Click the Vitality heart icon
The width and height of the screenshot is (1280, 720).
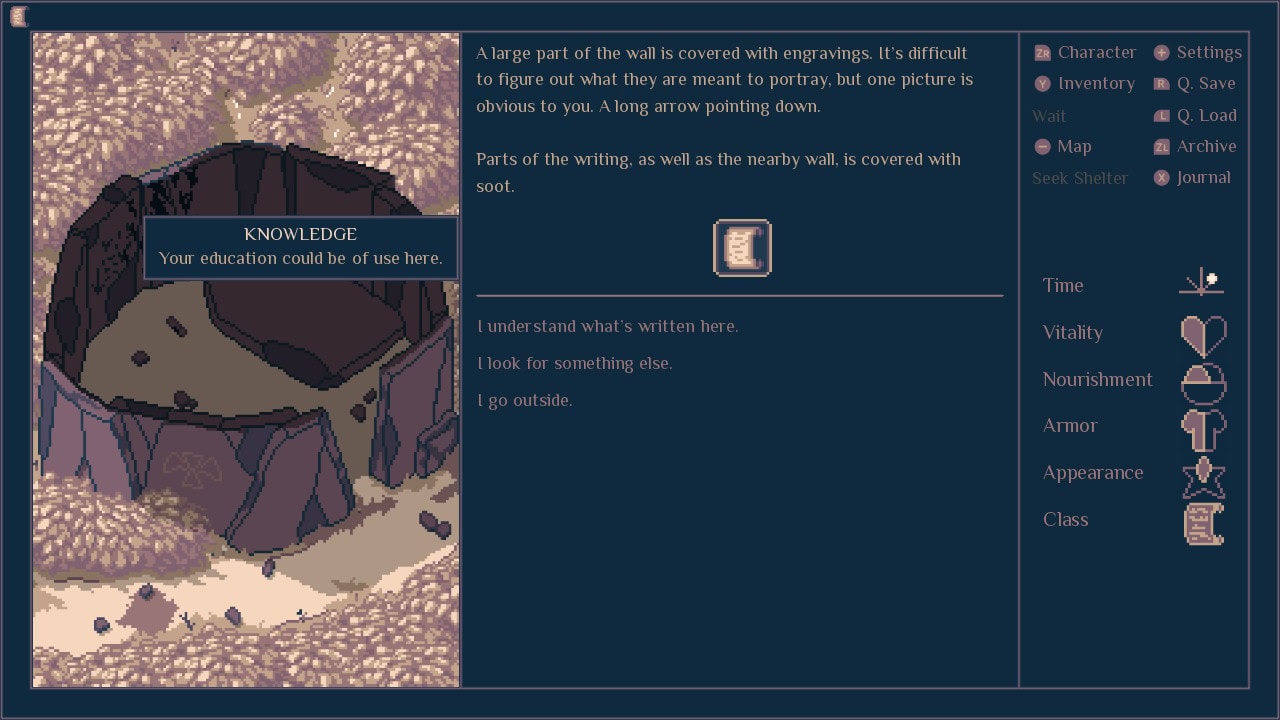1203,335
